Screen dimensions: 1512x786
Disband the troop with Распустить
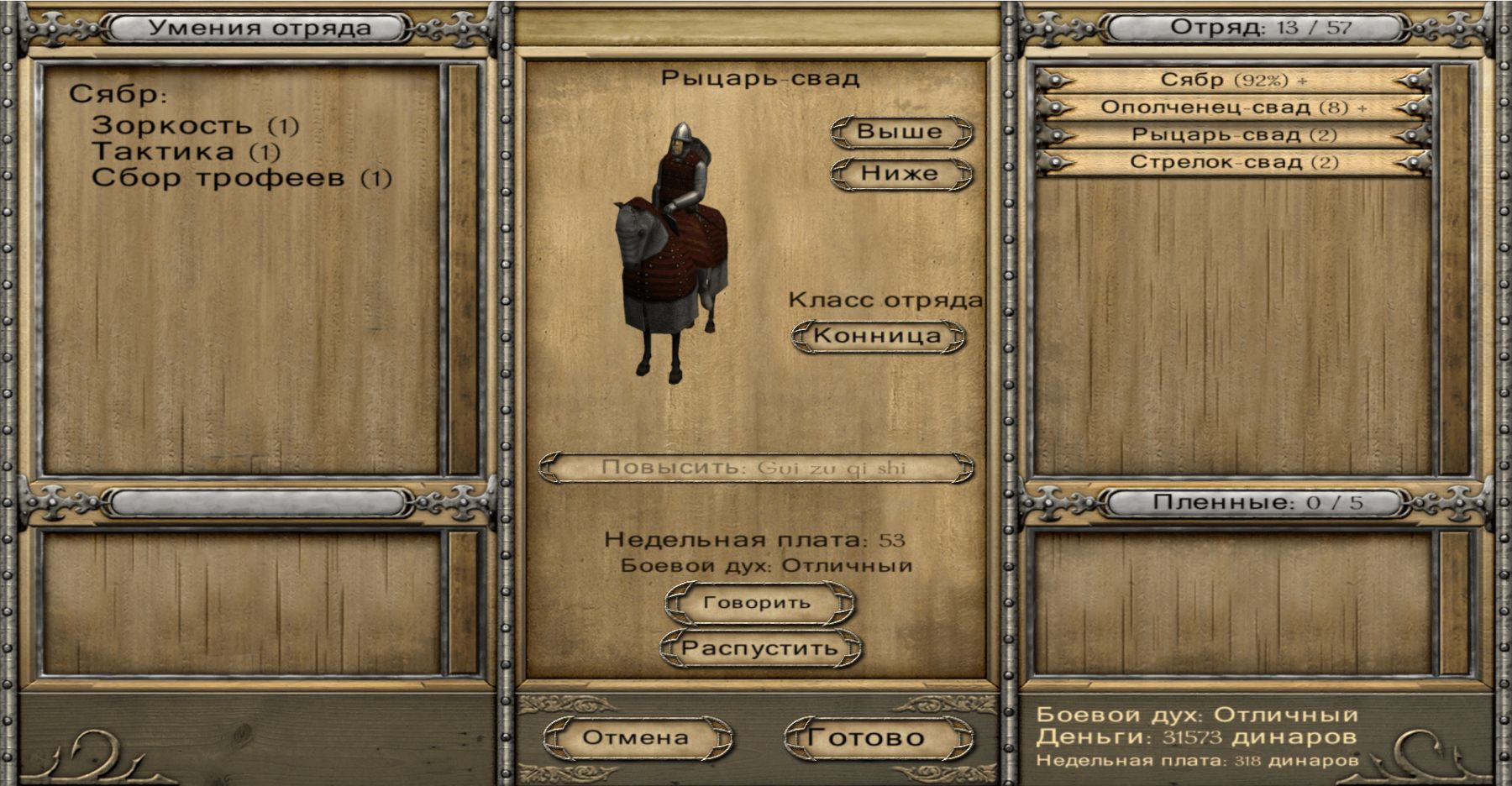click(759, 648)
